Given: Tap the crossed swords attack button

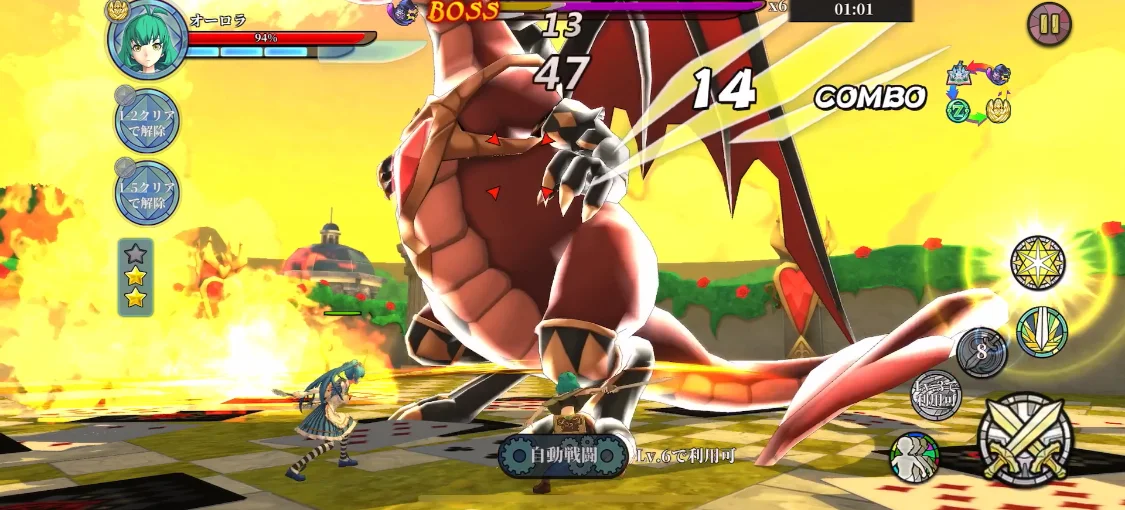Looking at the screenshot, I should 1025,439.
